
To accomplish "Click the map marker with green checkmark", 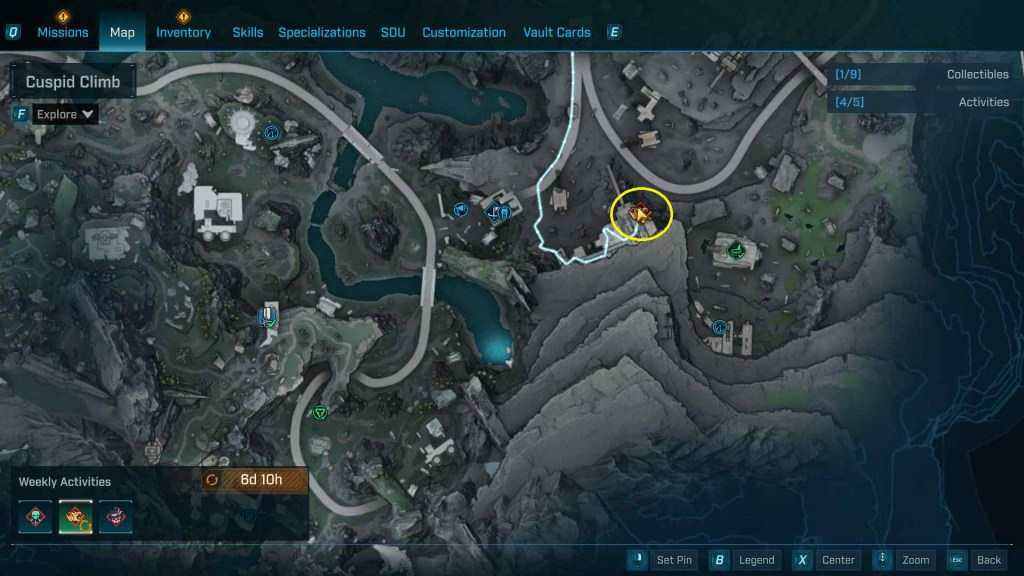I will click(x=268, y=319).
